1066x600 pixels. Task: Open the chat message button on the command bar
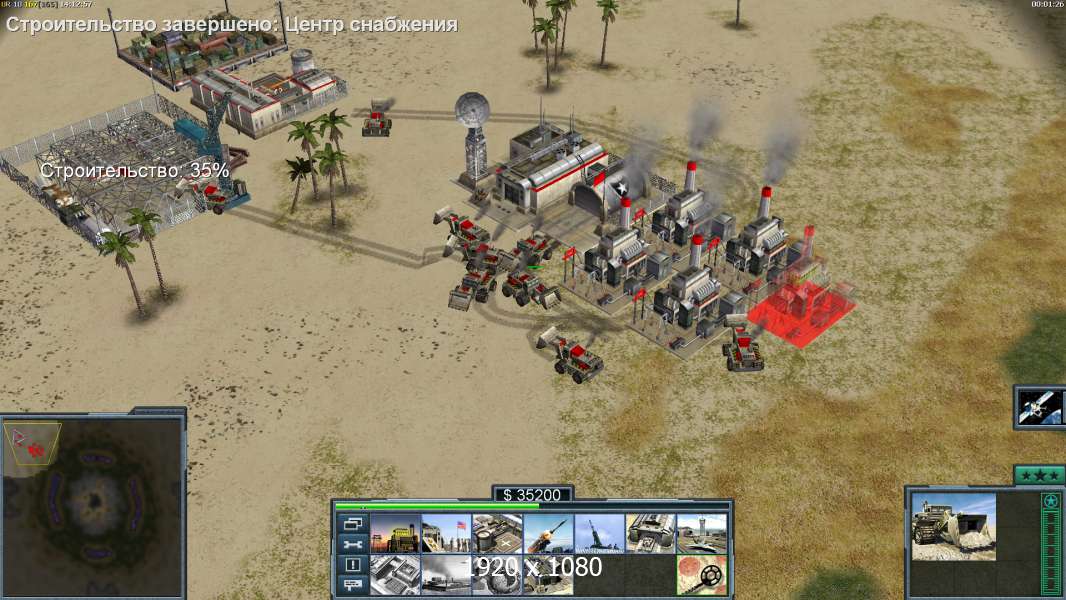tap(351, 586)
